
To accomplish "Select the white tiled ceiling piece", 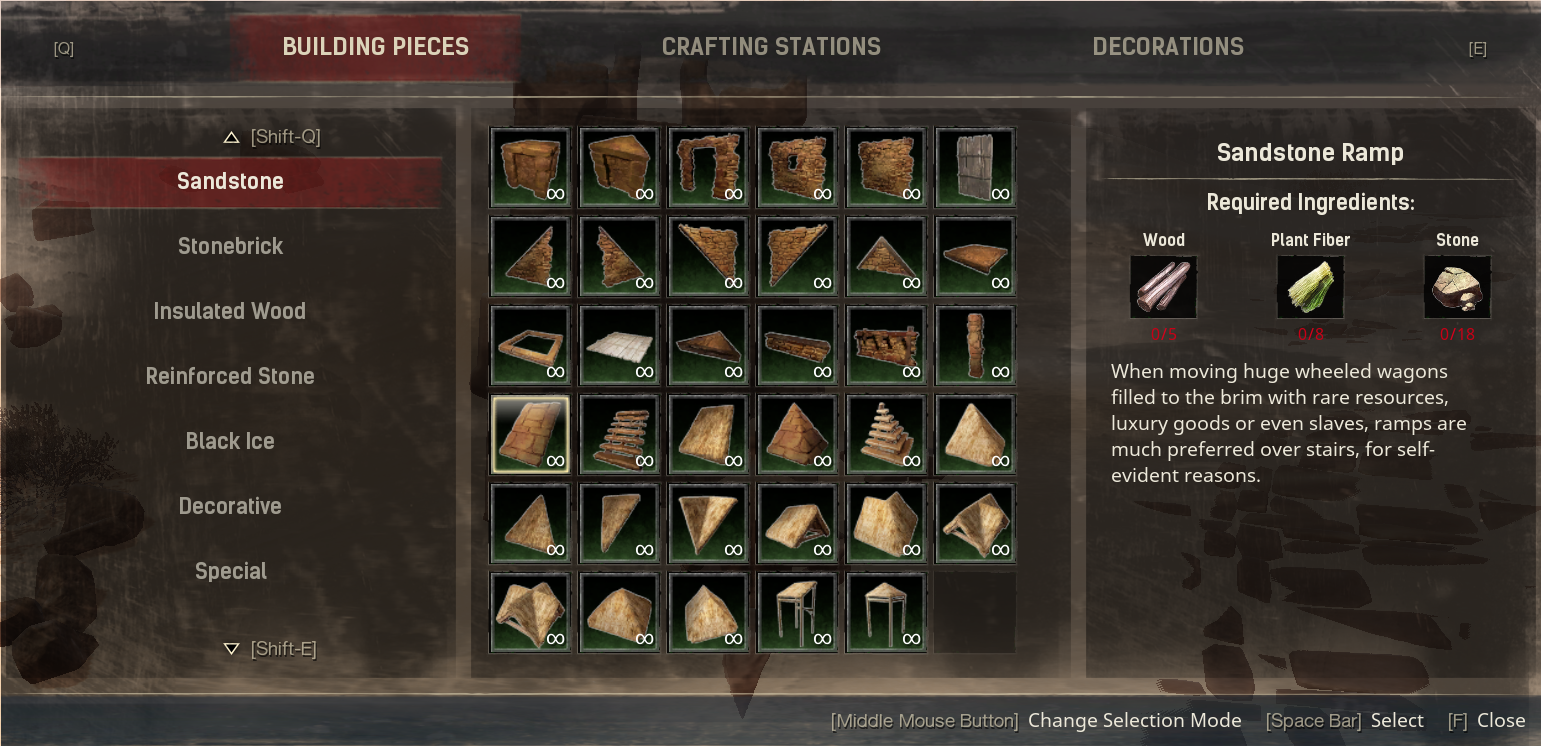I will [x=619, y=345].
